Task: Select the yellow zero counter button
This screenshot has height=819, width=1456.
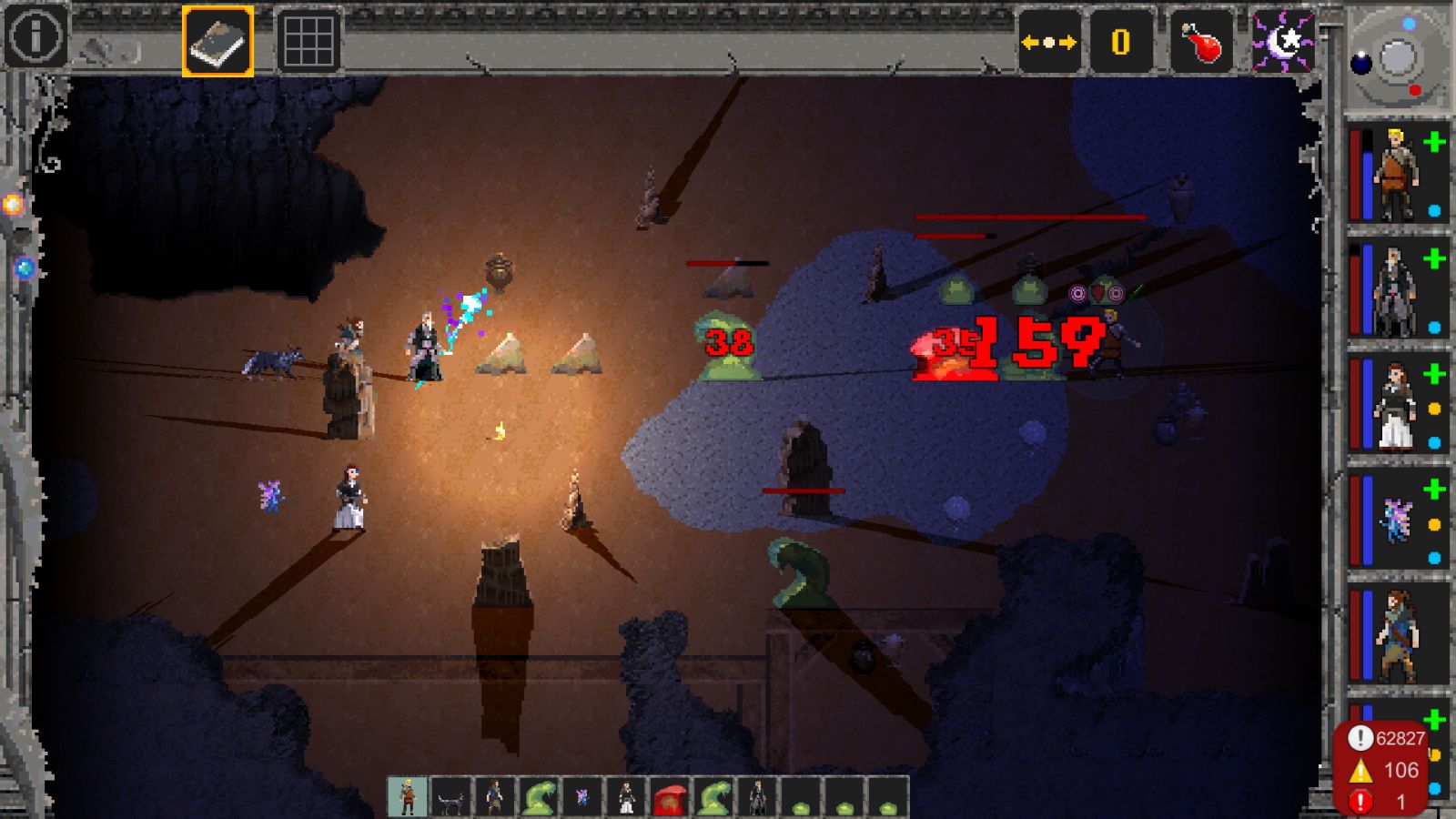Action: 1120,42
